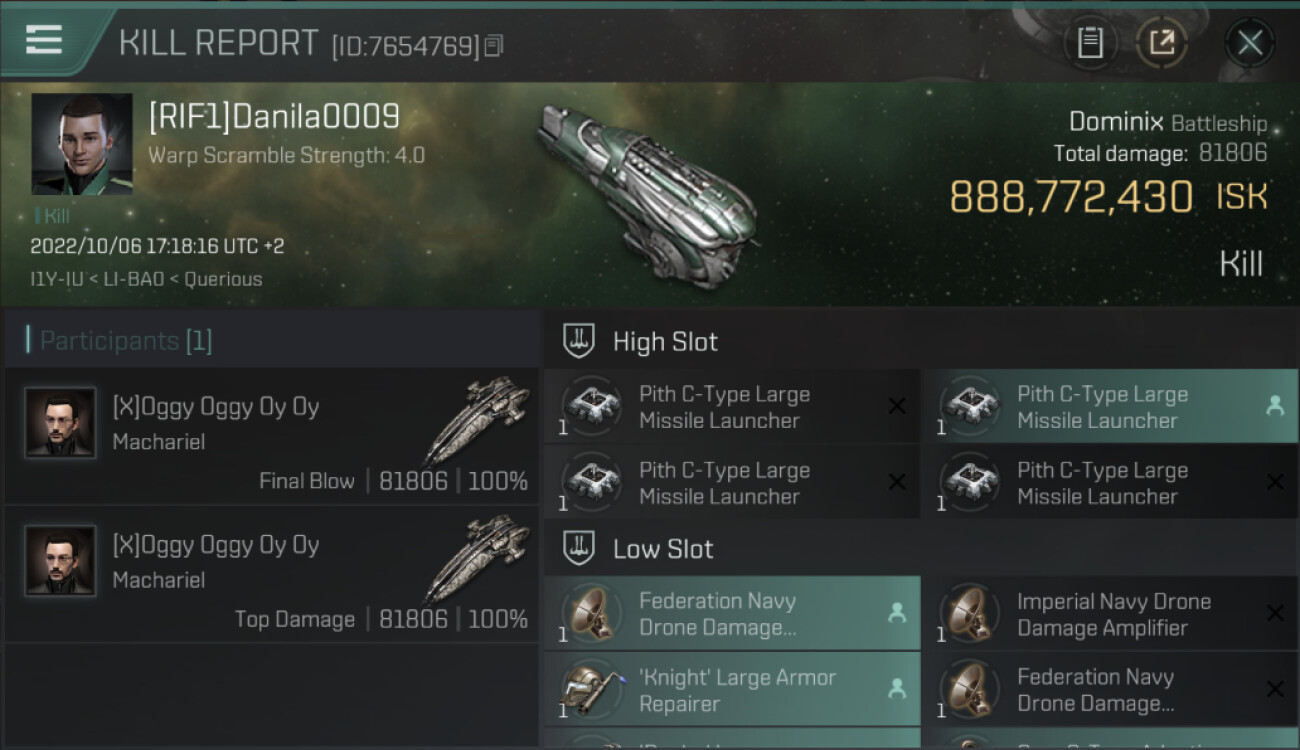
Task: Open the clipboard icon button
Action: click(x=1090, y=43)
